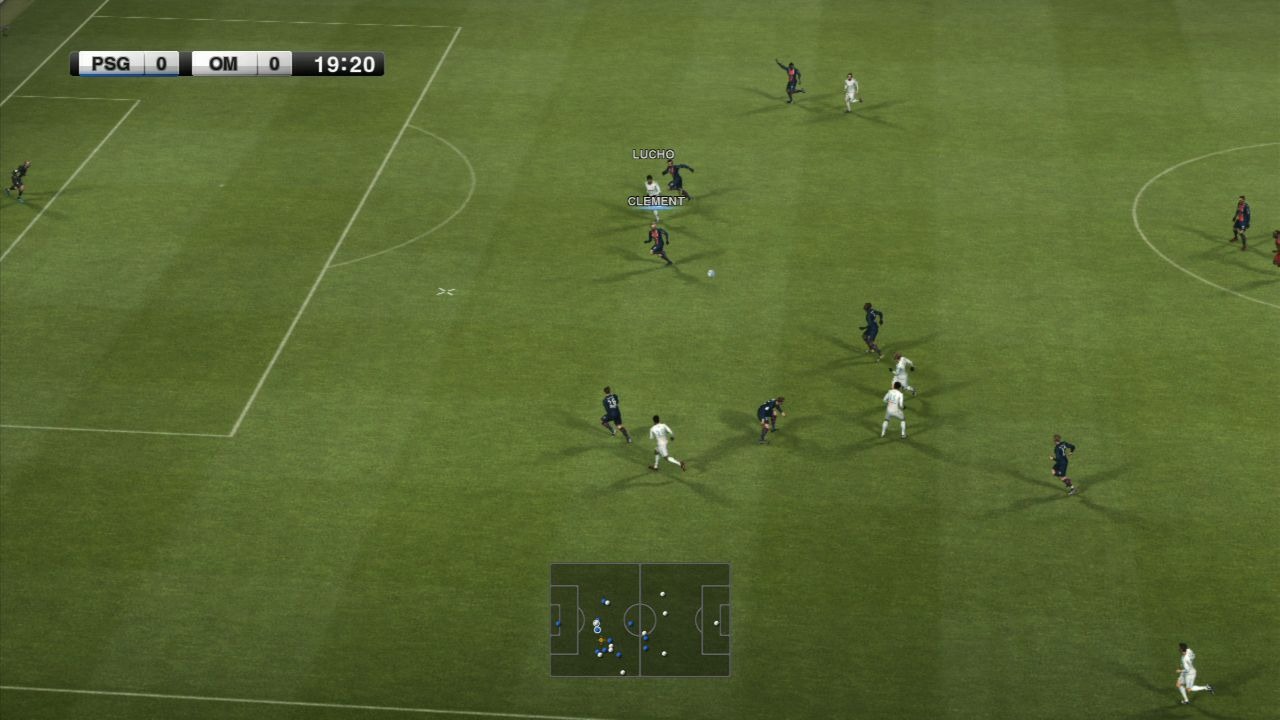Viewport: 1280px width, 720px height.
Task: Click the match timer showing 19:20
Action: (x=343, y=64)
